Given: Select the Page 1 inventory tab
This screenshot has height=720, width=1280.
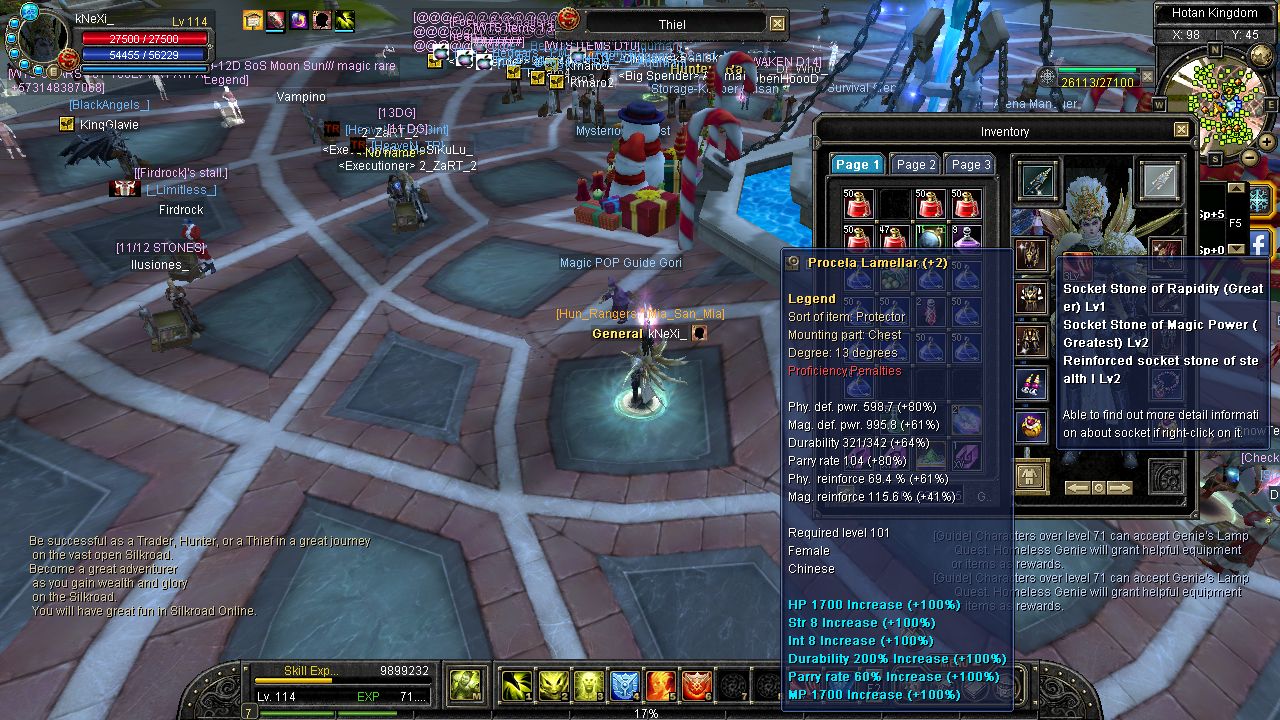Looking at the screenshot, I should 857,165.
